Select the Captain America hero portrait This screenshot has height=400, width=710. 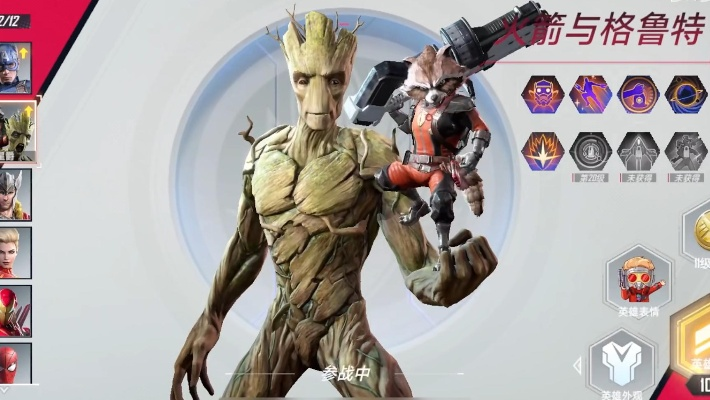16,67
